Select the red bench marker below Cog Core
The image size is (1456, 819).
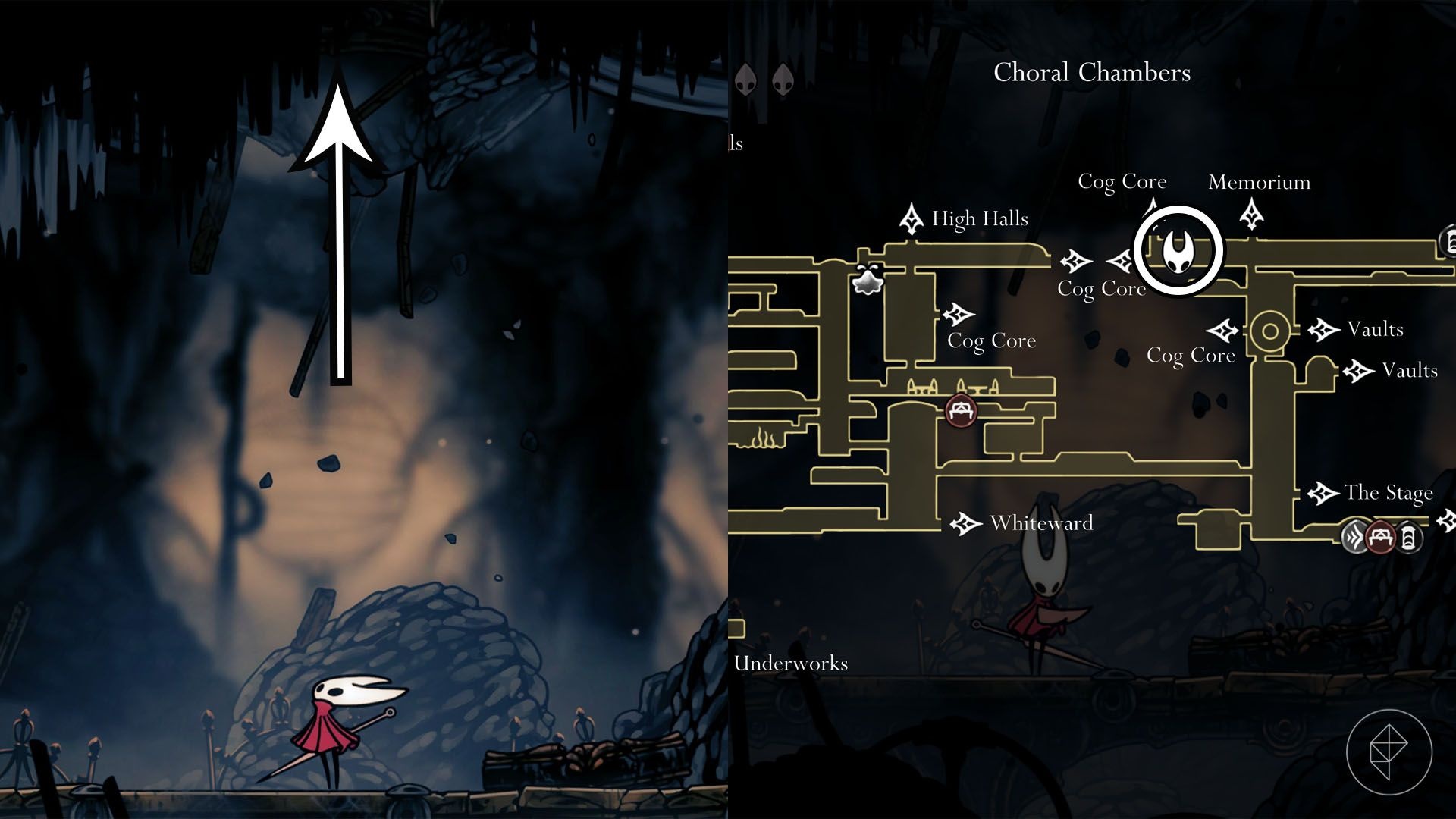[x=962, y=411]
